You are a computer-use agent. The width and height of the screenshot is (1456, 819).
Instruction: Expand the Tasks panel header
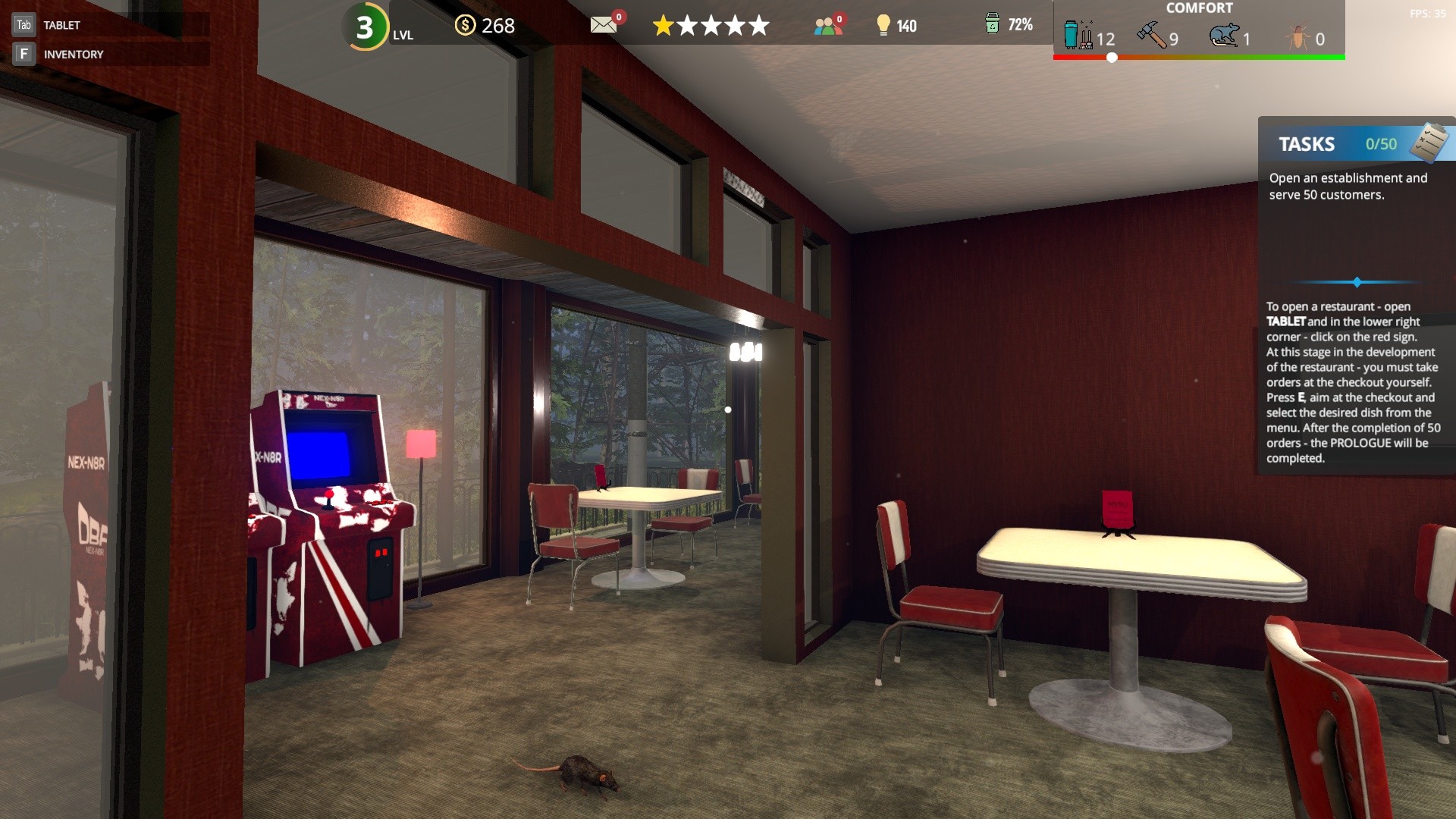pos(1307,144)
